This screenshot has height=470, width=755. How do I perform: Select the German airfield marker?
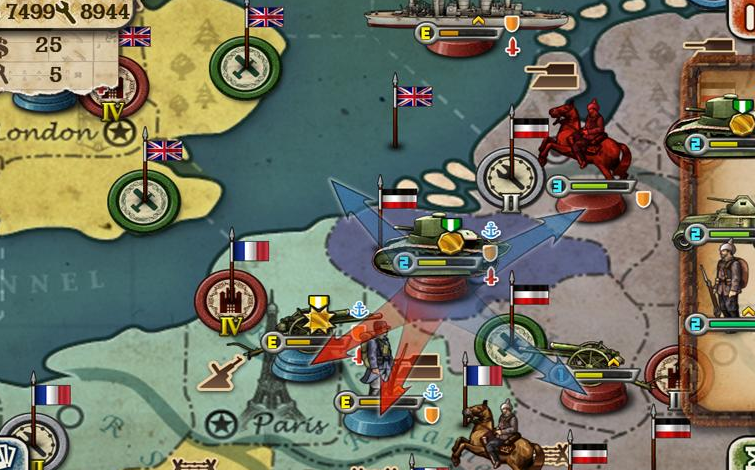coord(510,344)
